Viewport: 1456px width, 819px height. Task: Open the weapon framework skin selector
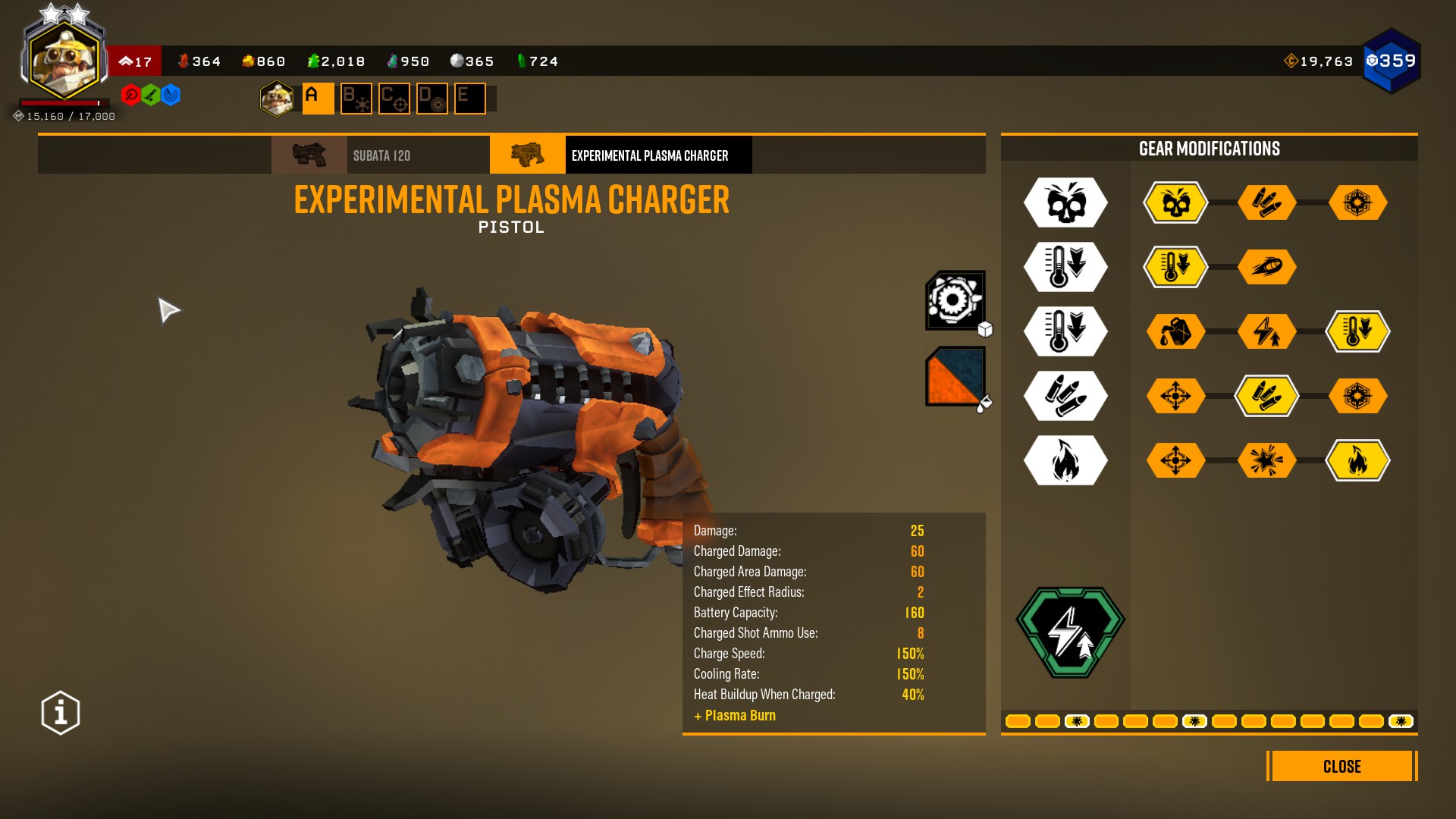[x=955, y=300]
